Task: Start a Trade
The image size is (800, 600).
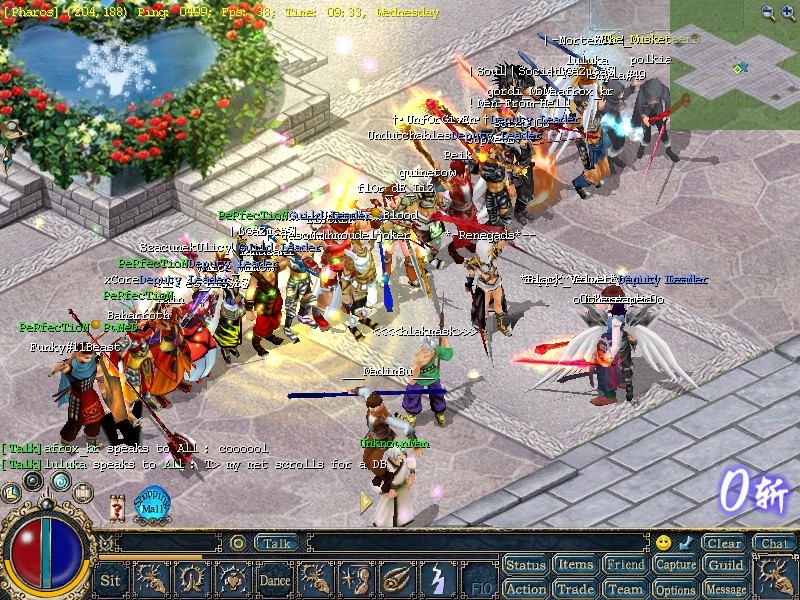Action: (x=575, y=589)
